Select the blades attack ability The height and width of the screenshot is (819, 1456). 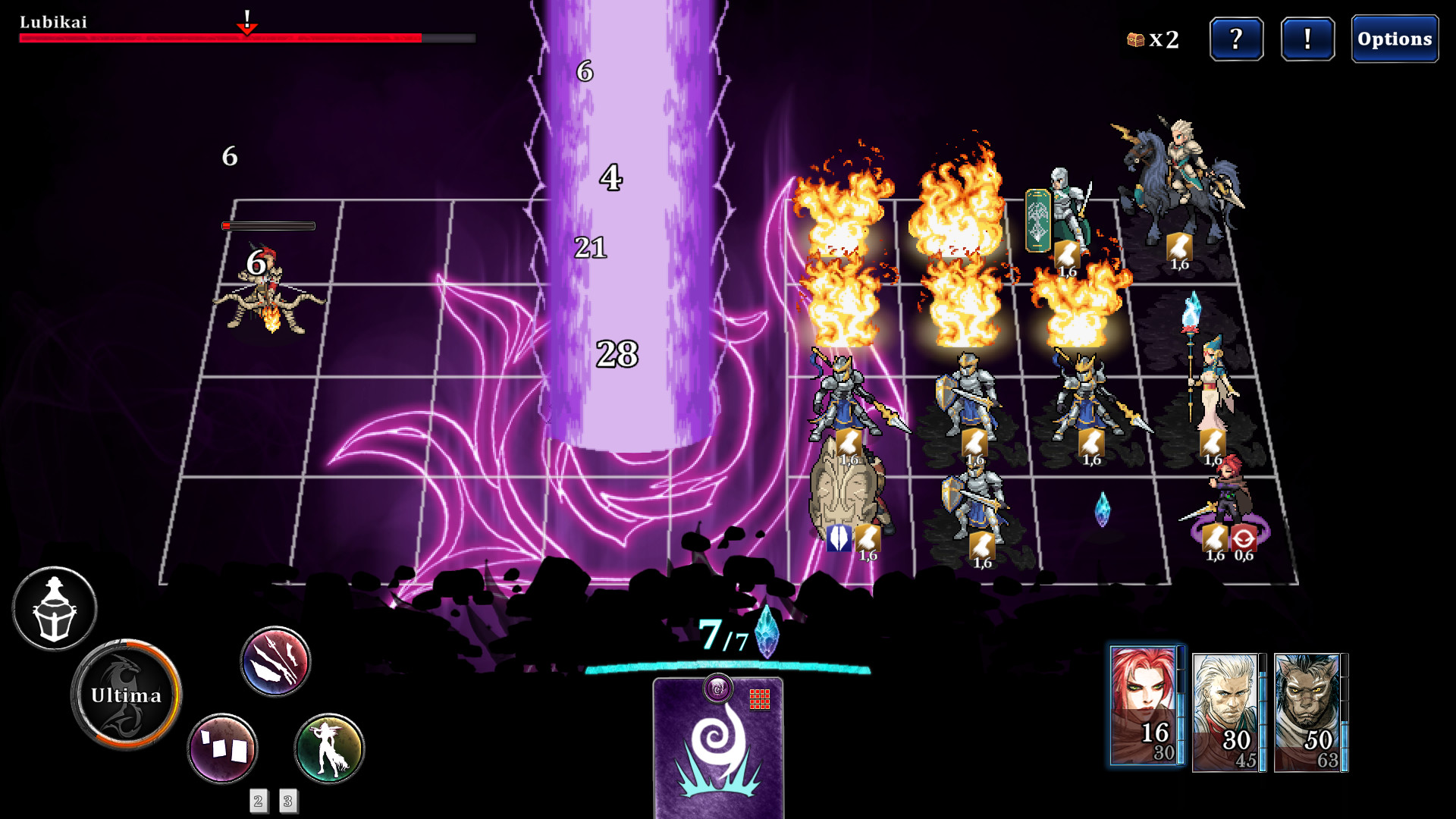275,661
